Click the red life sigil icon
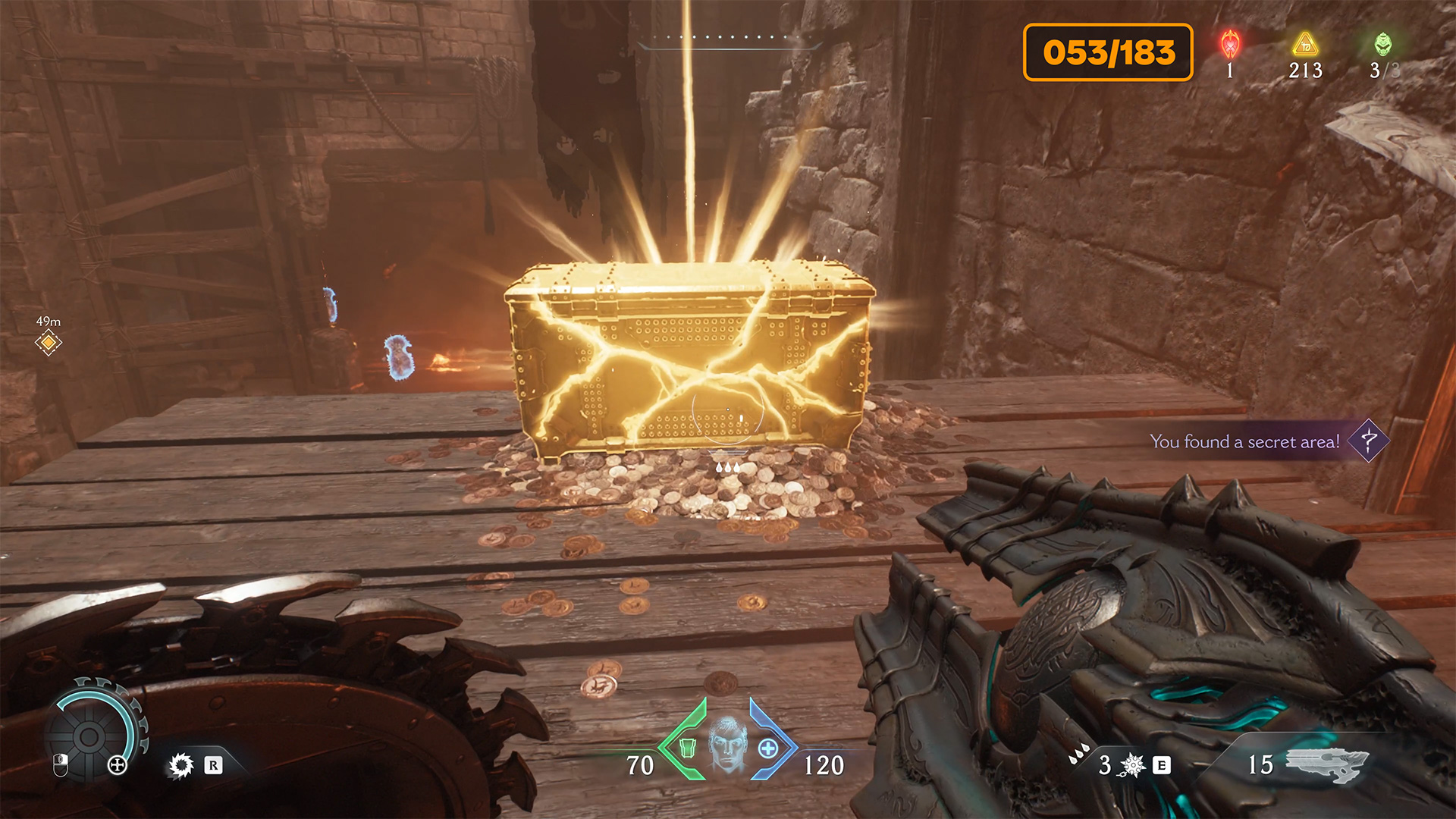This screenshot has height=819, width=1456. coord(1230,45)
